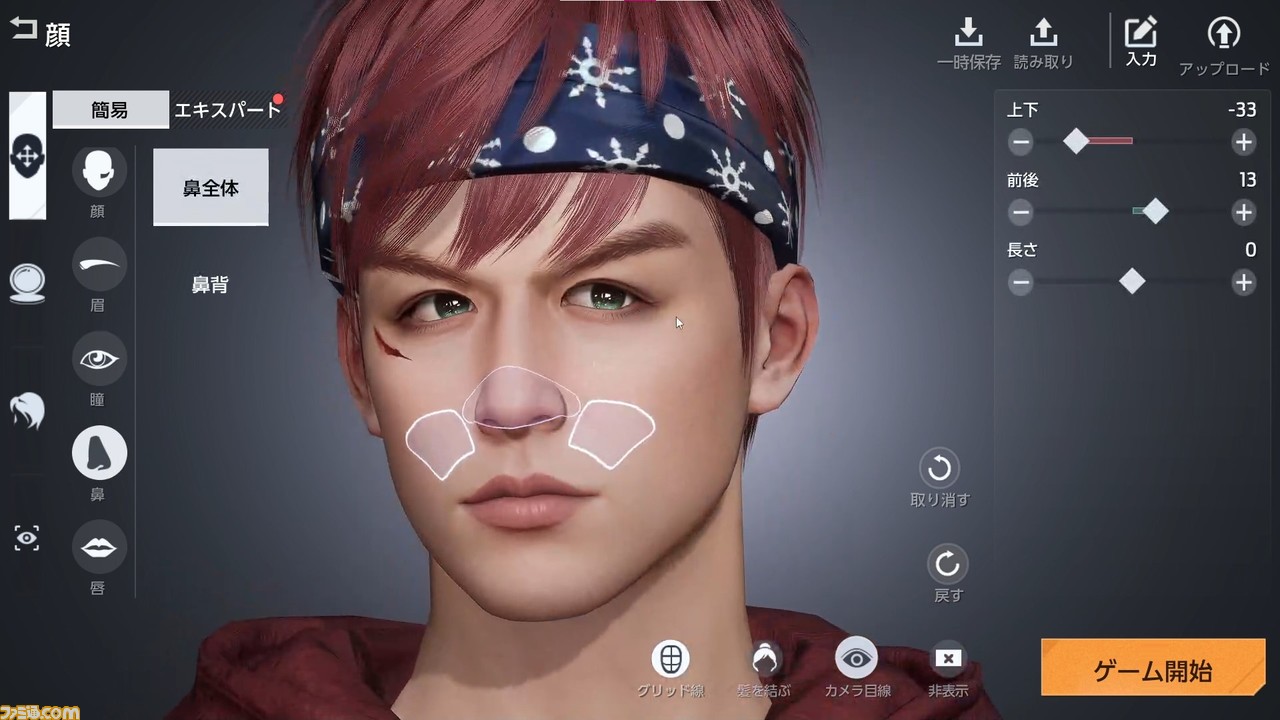Click the ゲーム開始 start game button

(x=1153, y=667)
